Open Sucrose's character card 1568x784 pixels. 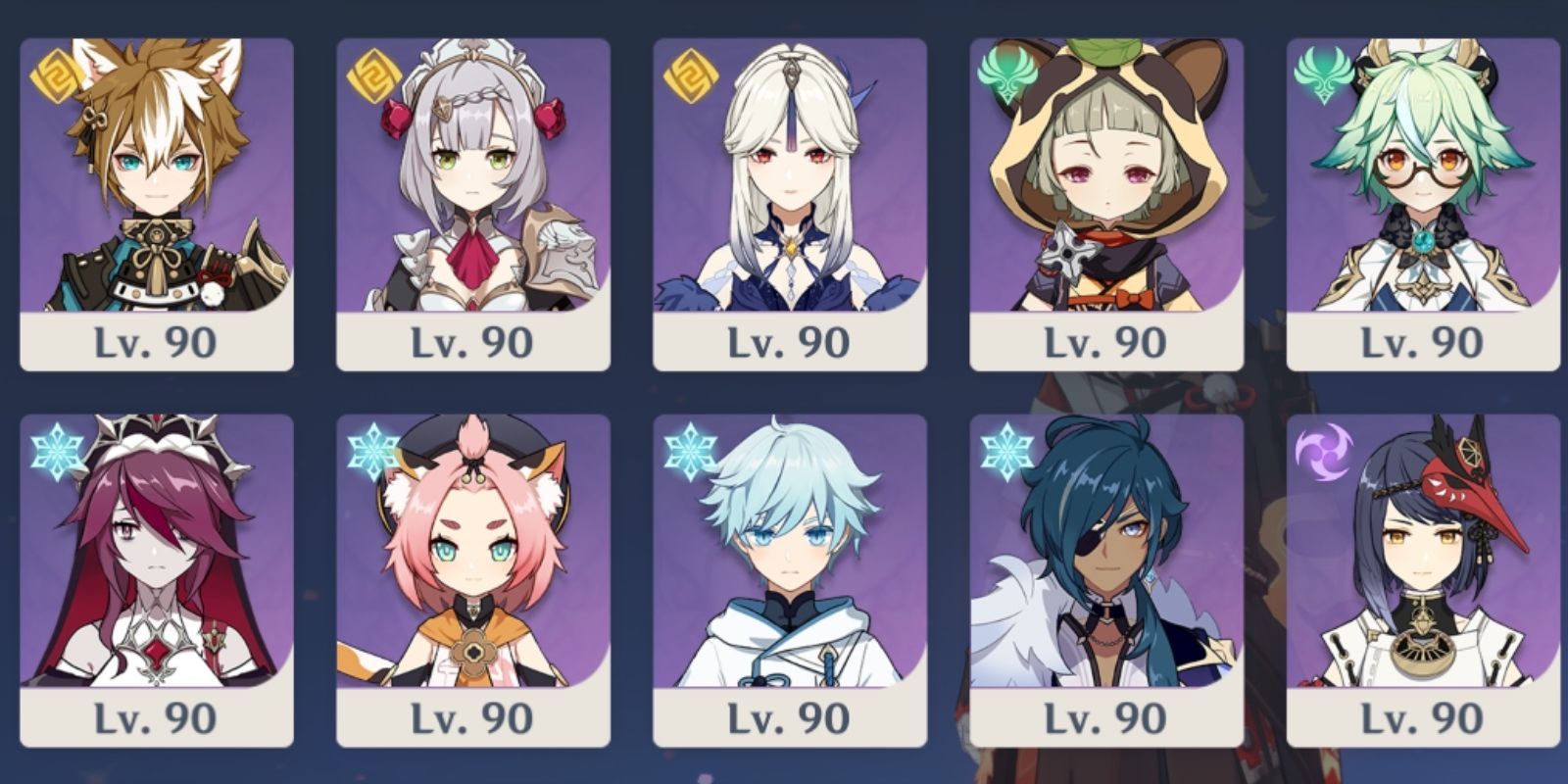point(1421,176)
